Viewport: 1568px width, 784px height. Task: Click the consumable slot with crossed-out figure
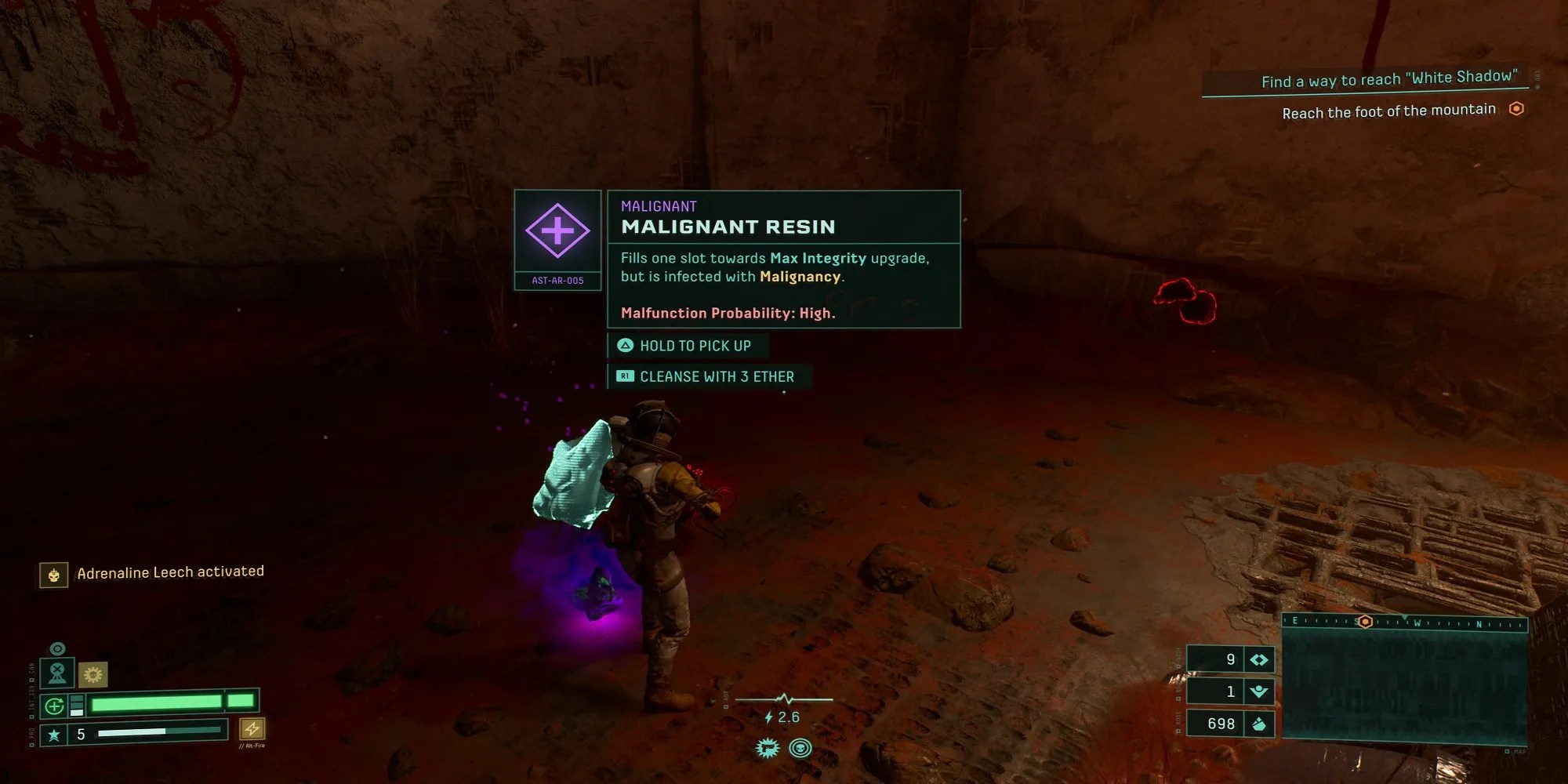click(57, 673)
